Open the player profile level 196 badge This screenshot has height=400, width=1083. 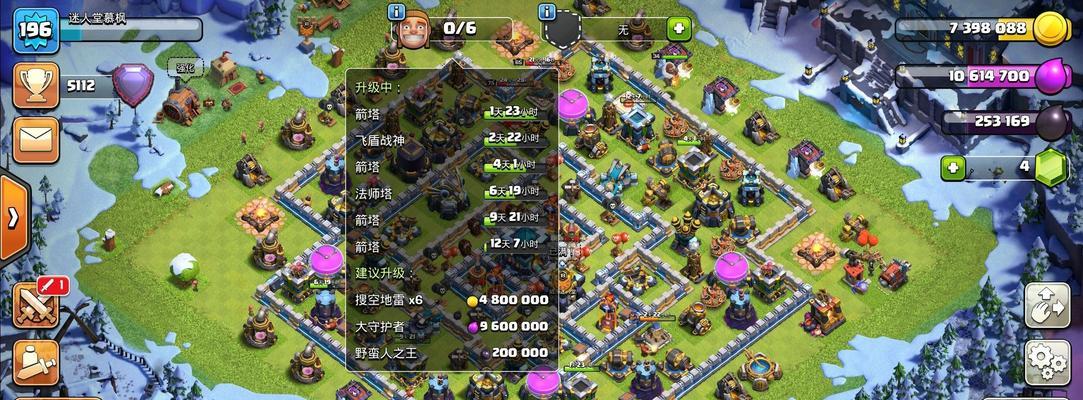(35, 27)
